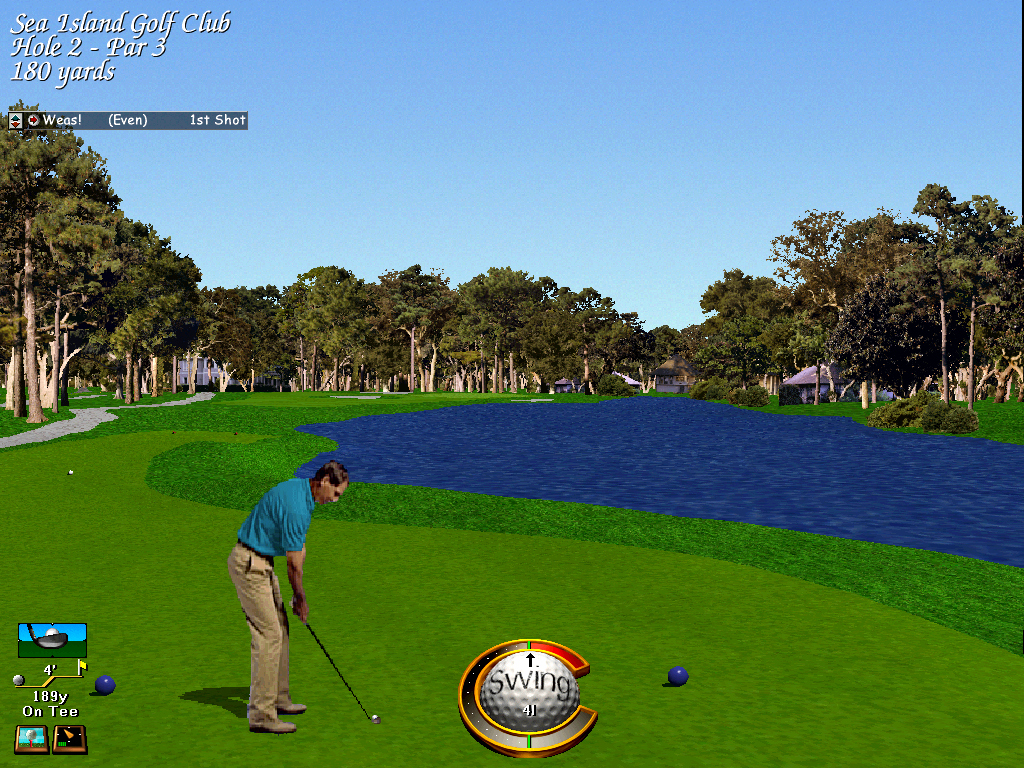
Task: Toggle the up/down arrows on the player bar
Action: 15,121
